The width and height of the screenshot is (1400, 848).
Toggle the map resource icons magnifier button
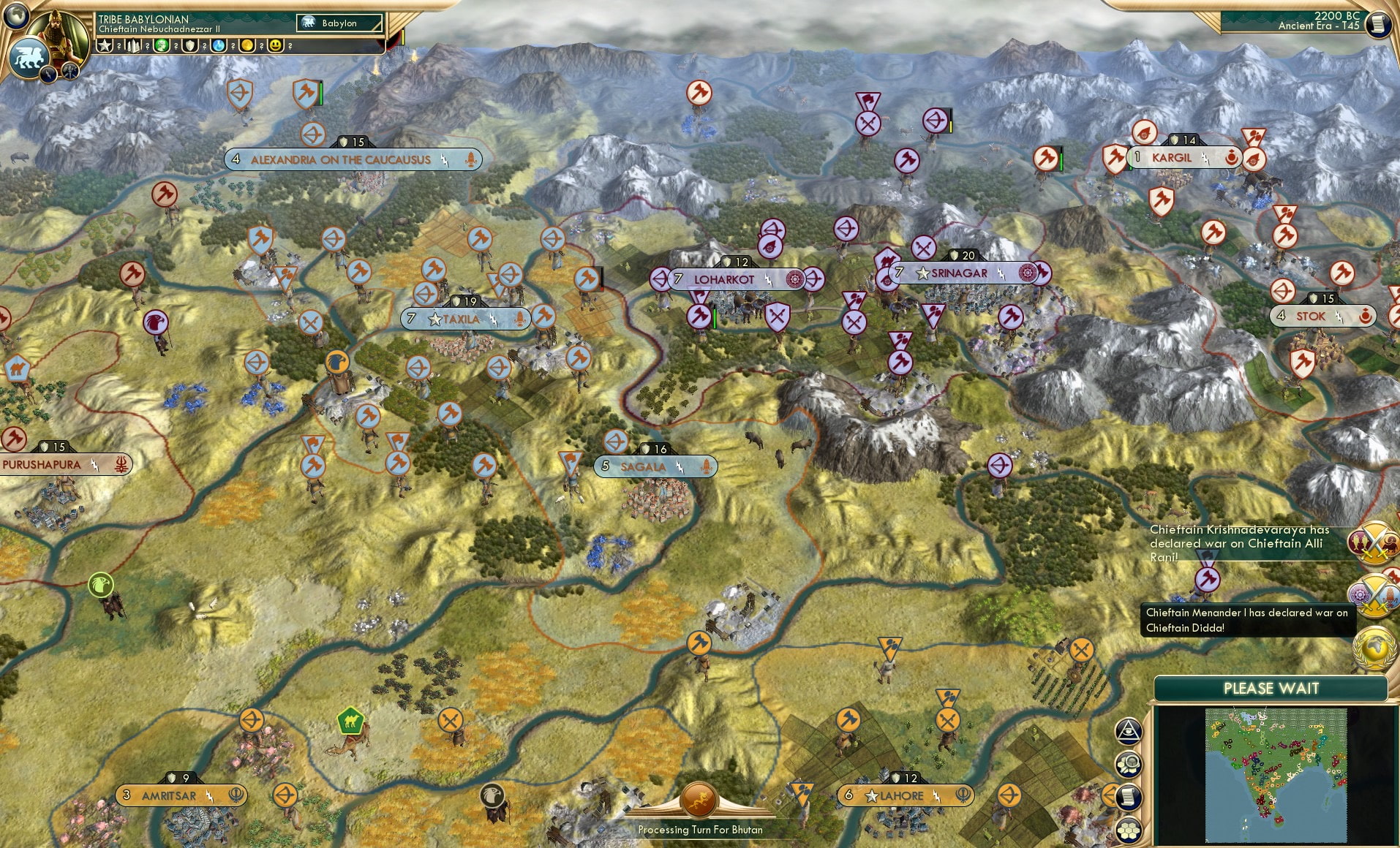1129,762
